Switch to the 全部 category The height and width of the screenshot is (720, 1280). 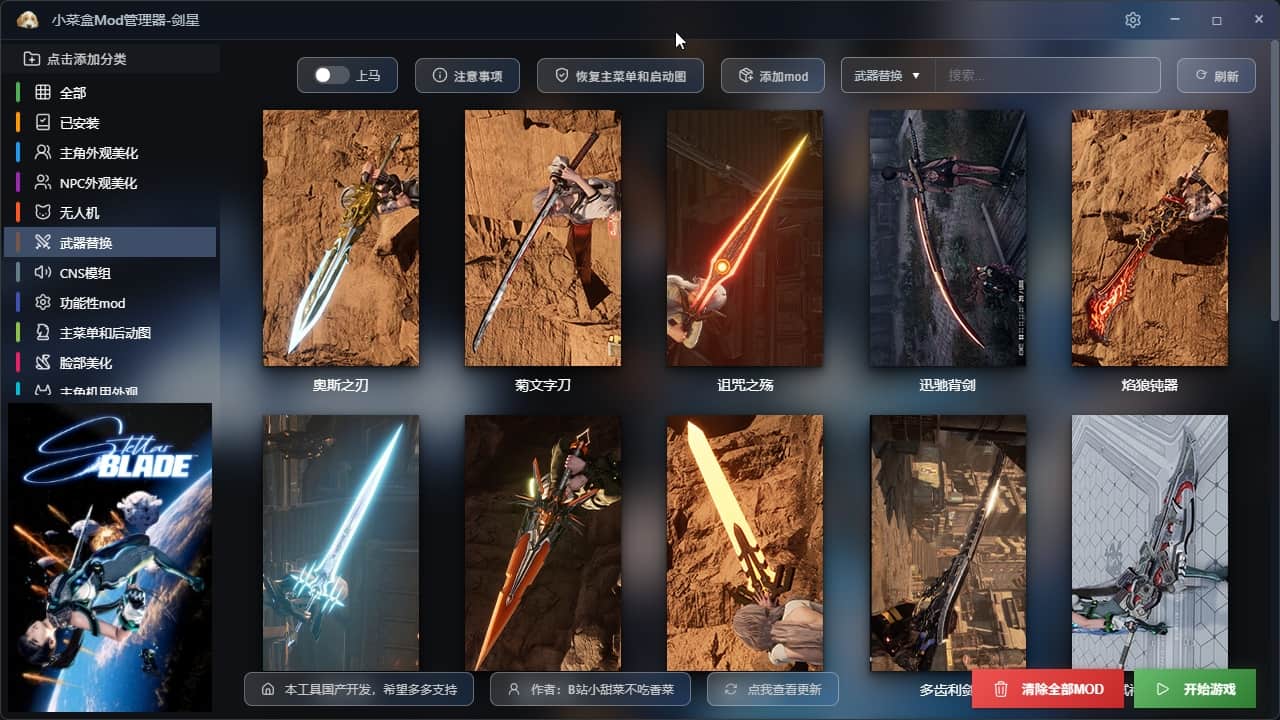point(73,93)
